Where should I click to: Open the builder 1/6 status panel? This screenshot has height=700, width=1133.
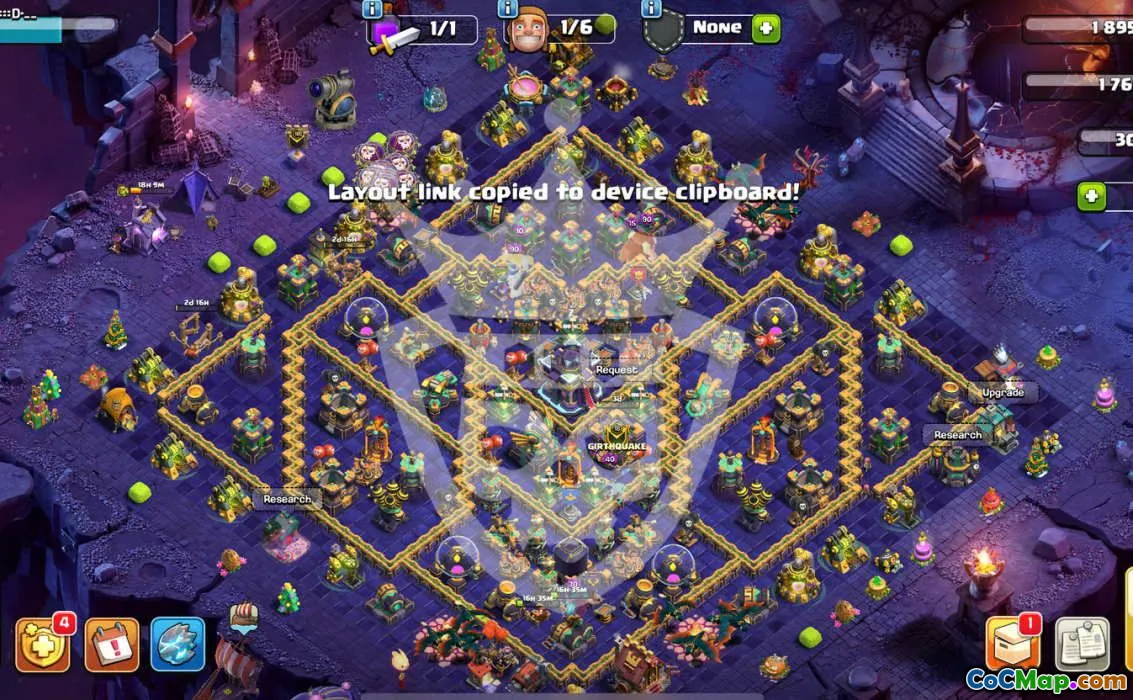click(560, 29)
